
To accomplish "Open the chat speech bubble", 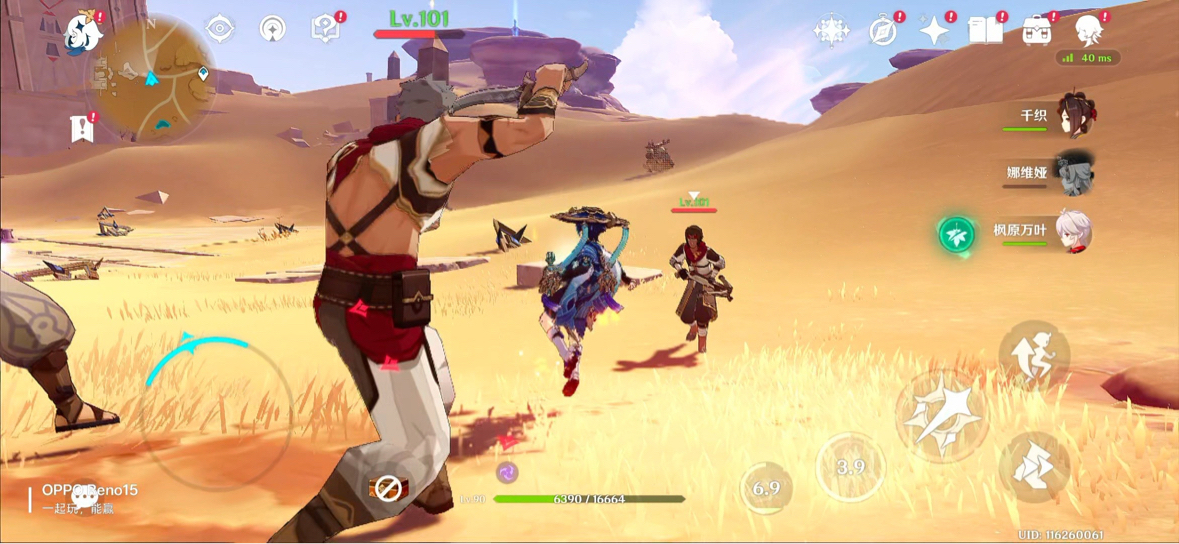I will click(84, 497).
